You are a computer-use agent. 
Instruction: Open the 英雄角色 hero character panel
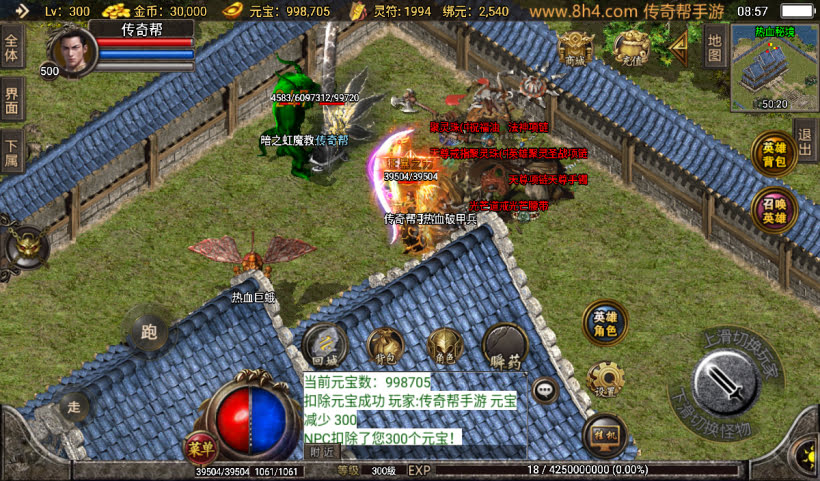click(x=604, y=324)
